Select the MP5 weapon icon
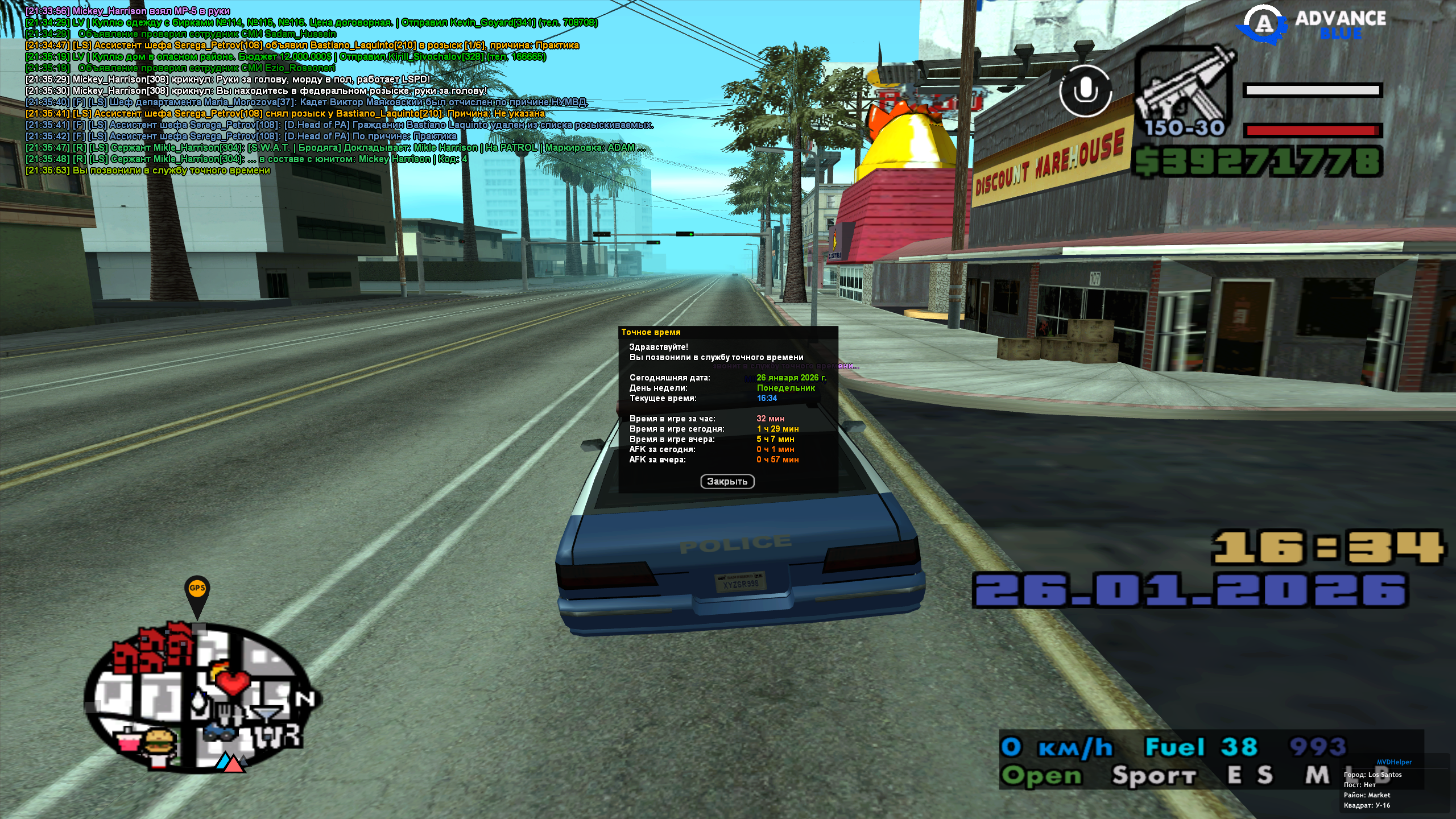This screenshot has height=819, width=1456. [1184, 91]
